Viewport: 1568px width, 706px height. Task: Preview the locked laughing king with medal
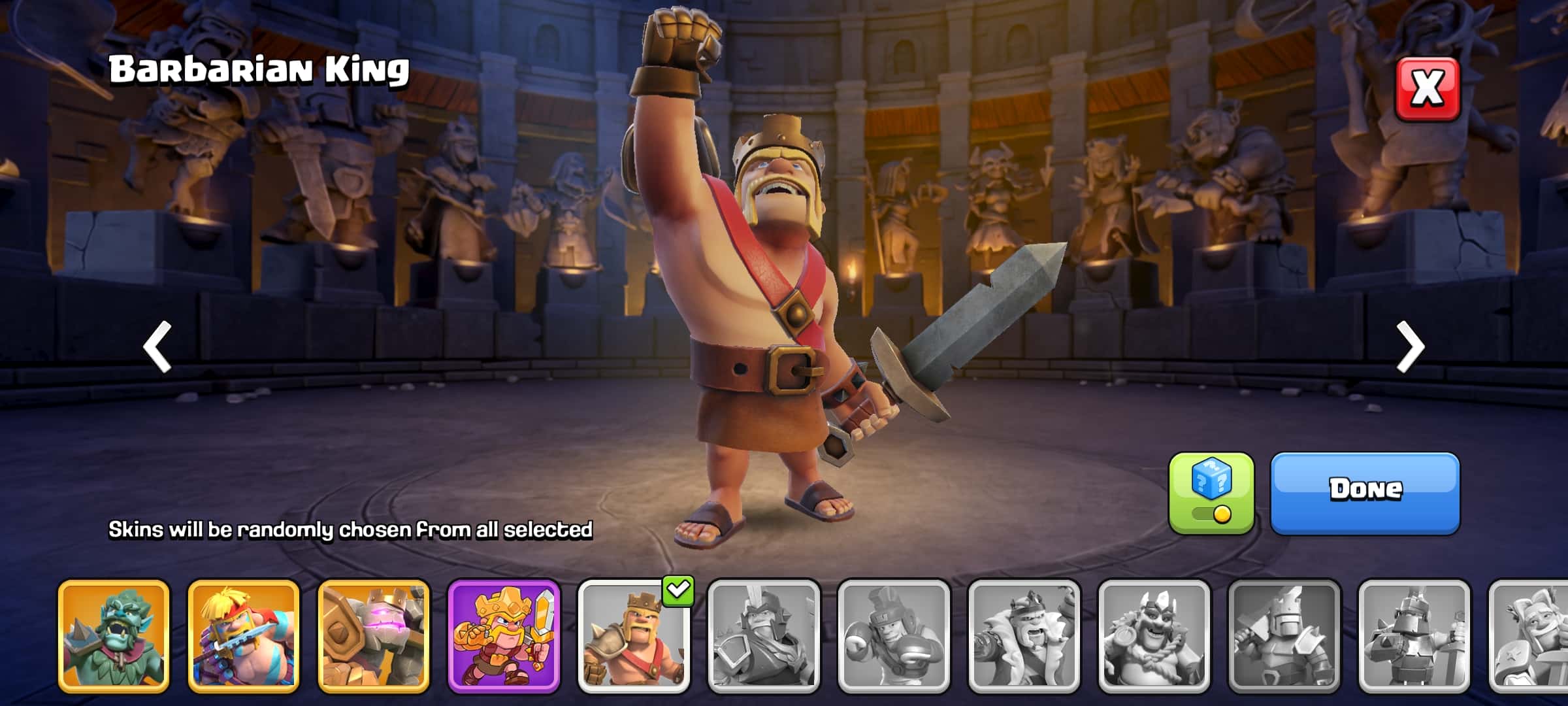pyautogui.click(x=1154, y=636)
